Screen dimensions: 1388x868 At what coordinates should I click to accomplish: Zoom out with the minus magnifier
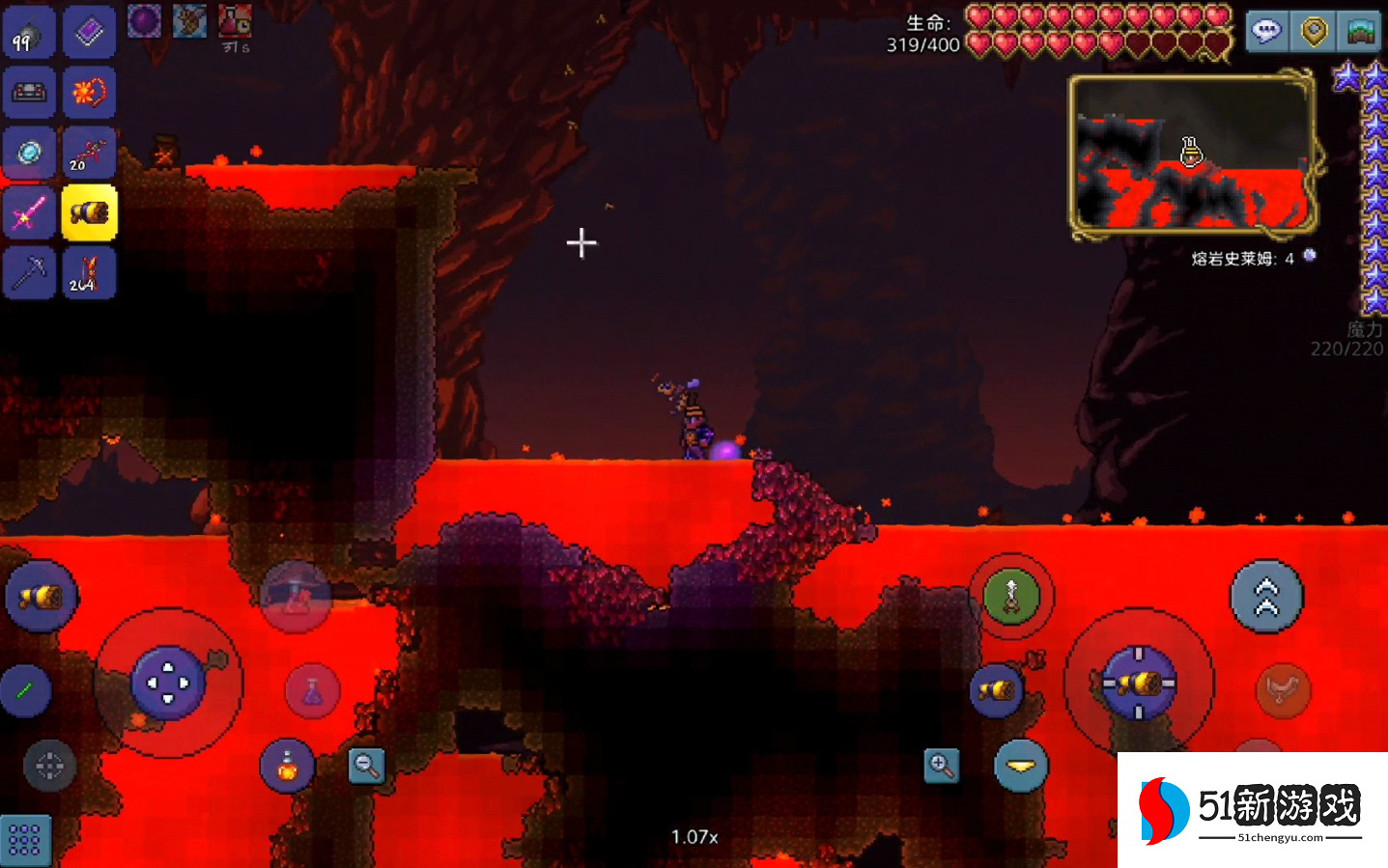pyautogui.click(x=366, y=766)
